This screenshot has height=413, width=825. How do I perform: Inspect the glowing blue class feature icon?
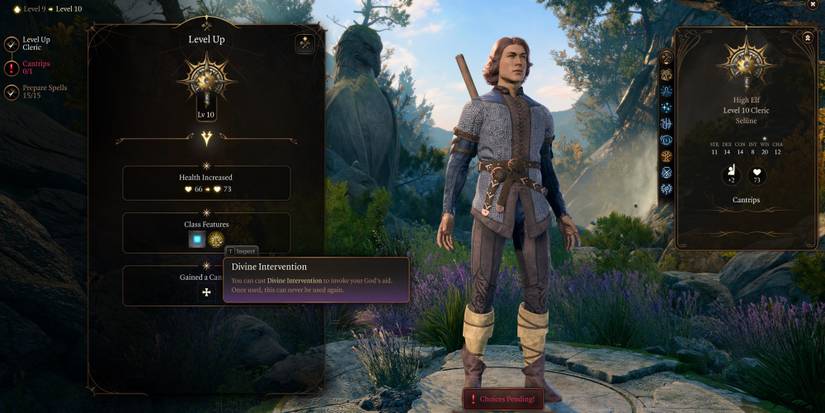(x=197, y=240)
